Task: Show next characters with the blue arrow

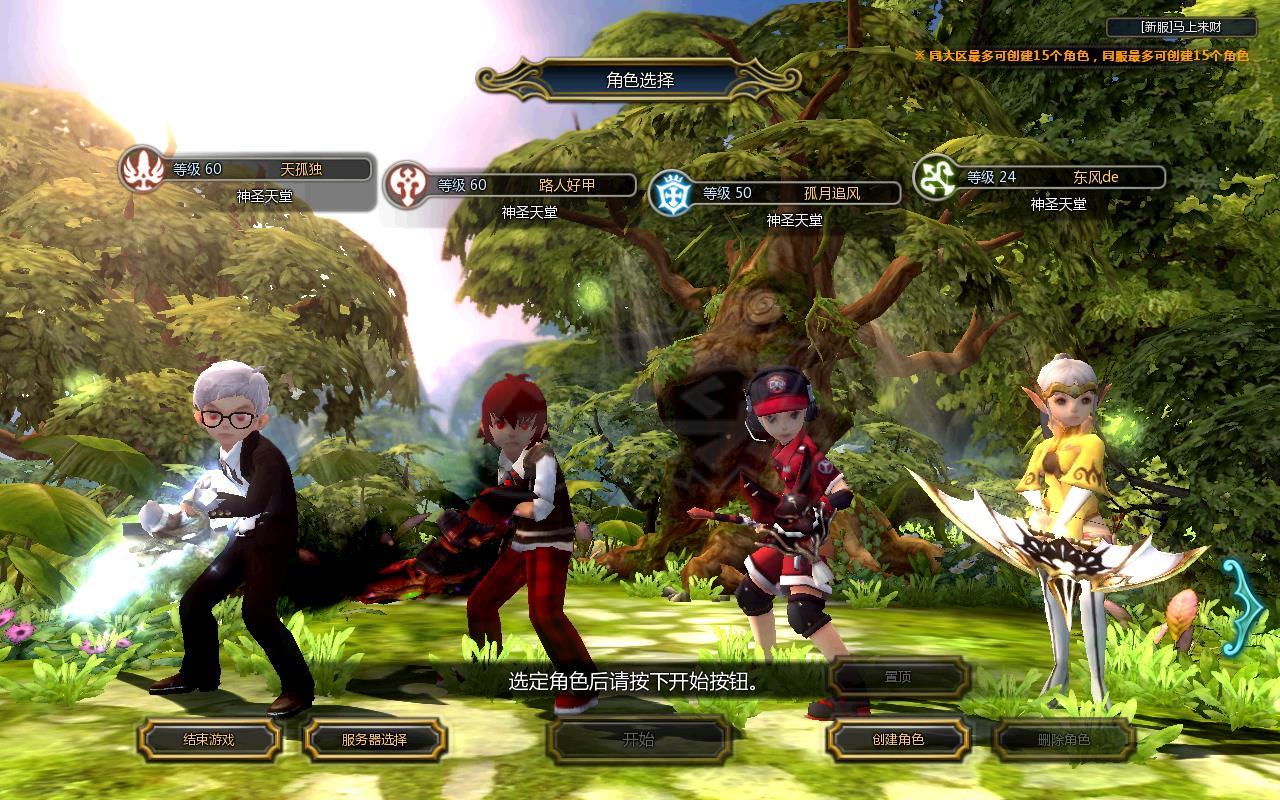Action: [x=1241, y=606]
